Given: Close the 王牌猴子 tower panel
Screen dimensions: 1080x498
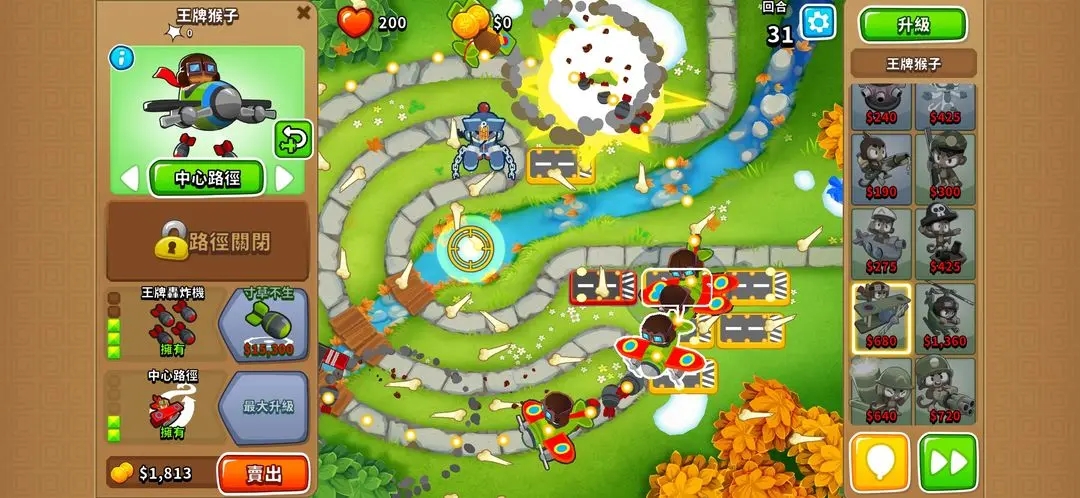Looking at the screenshot, I should click(x=303, y=13).
